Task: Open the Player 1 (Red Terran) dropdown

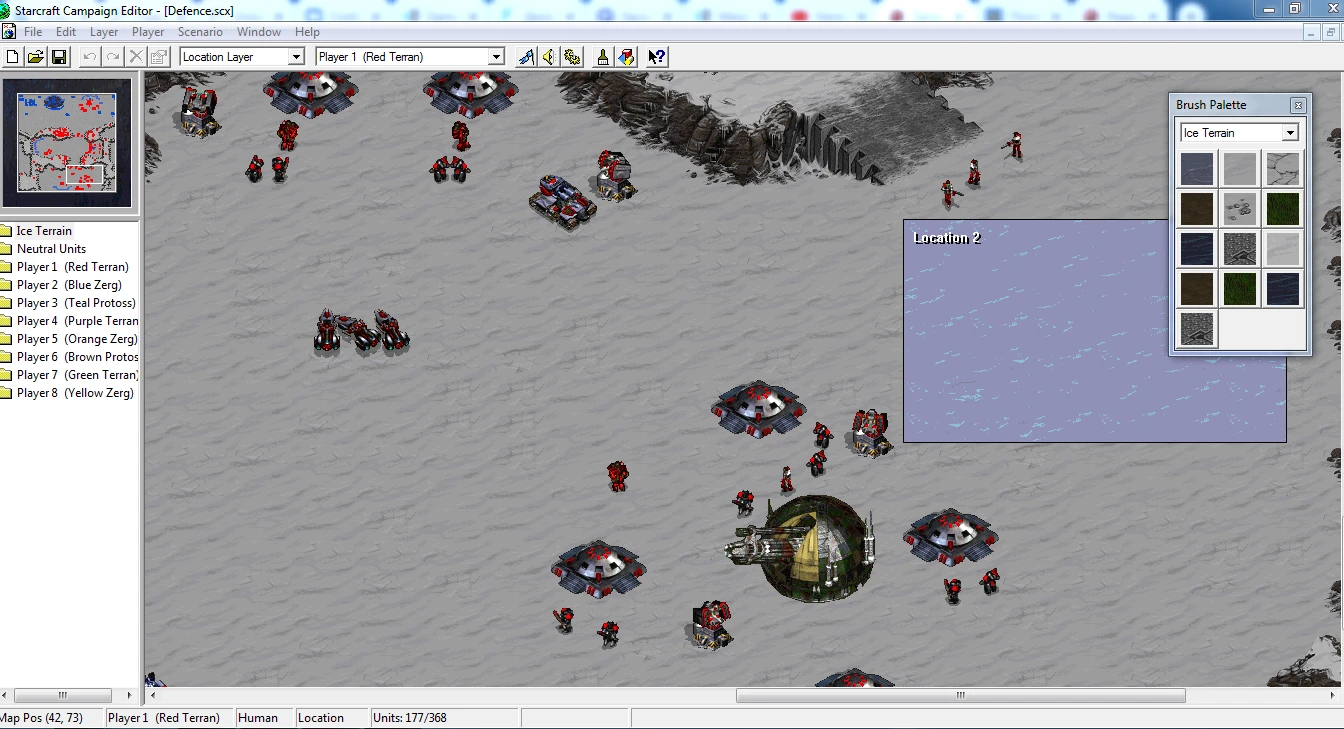Action: [x=496, y=57]
